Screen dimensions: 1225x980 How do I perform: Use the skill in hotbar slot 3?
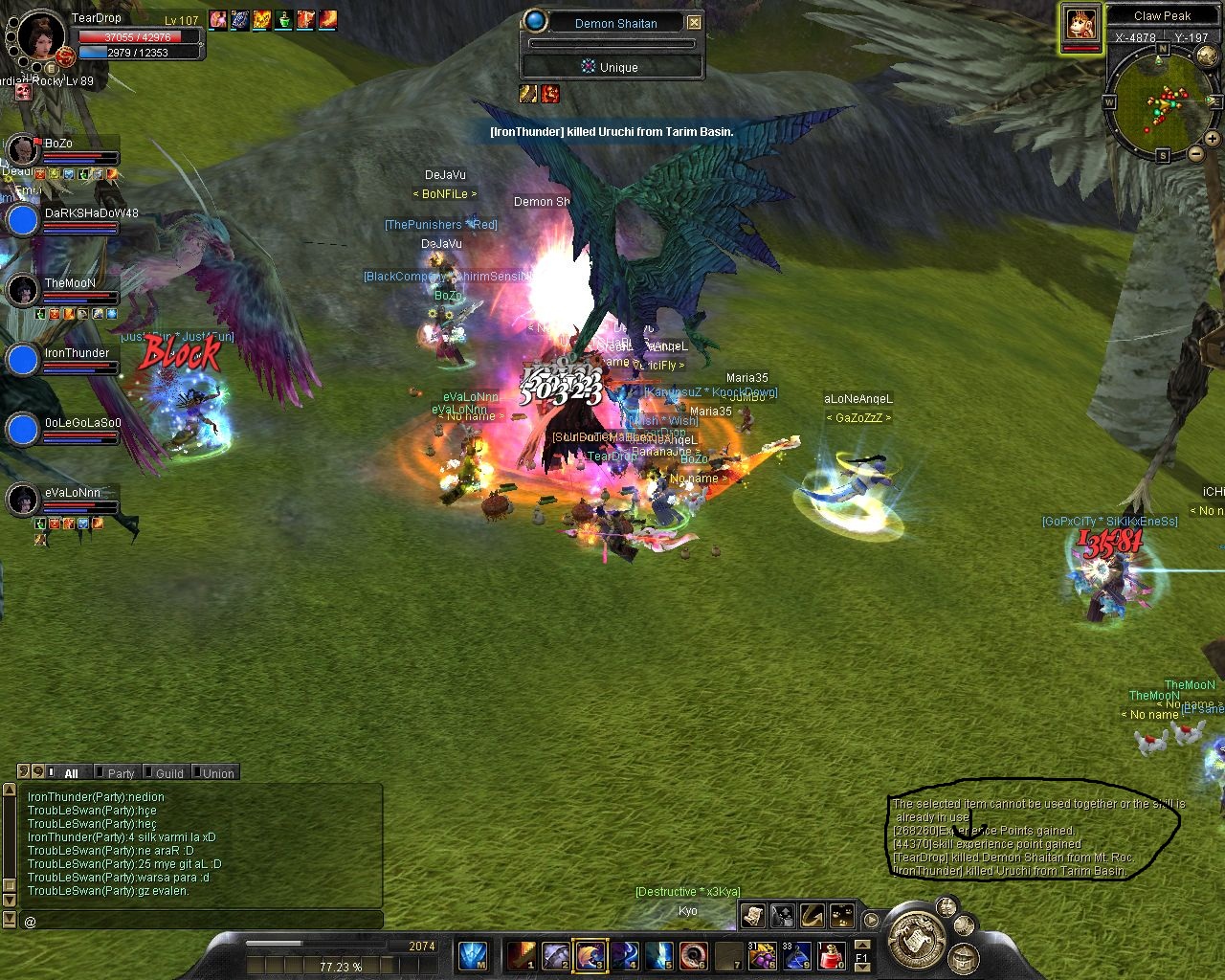coord(589,955)
